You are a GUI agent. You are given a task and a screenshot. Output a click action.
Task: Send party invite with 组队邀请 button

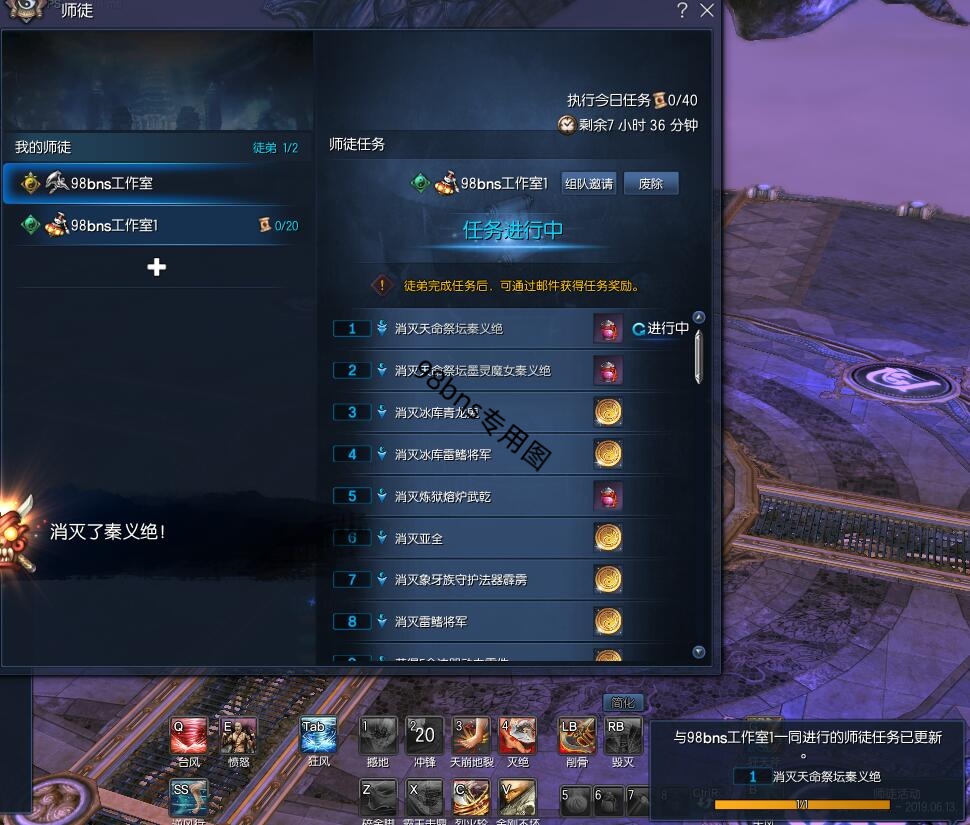589,184
